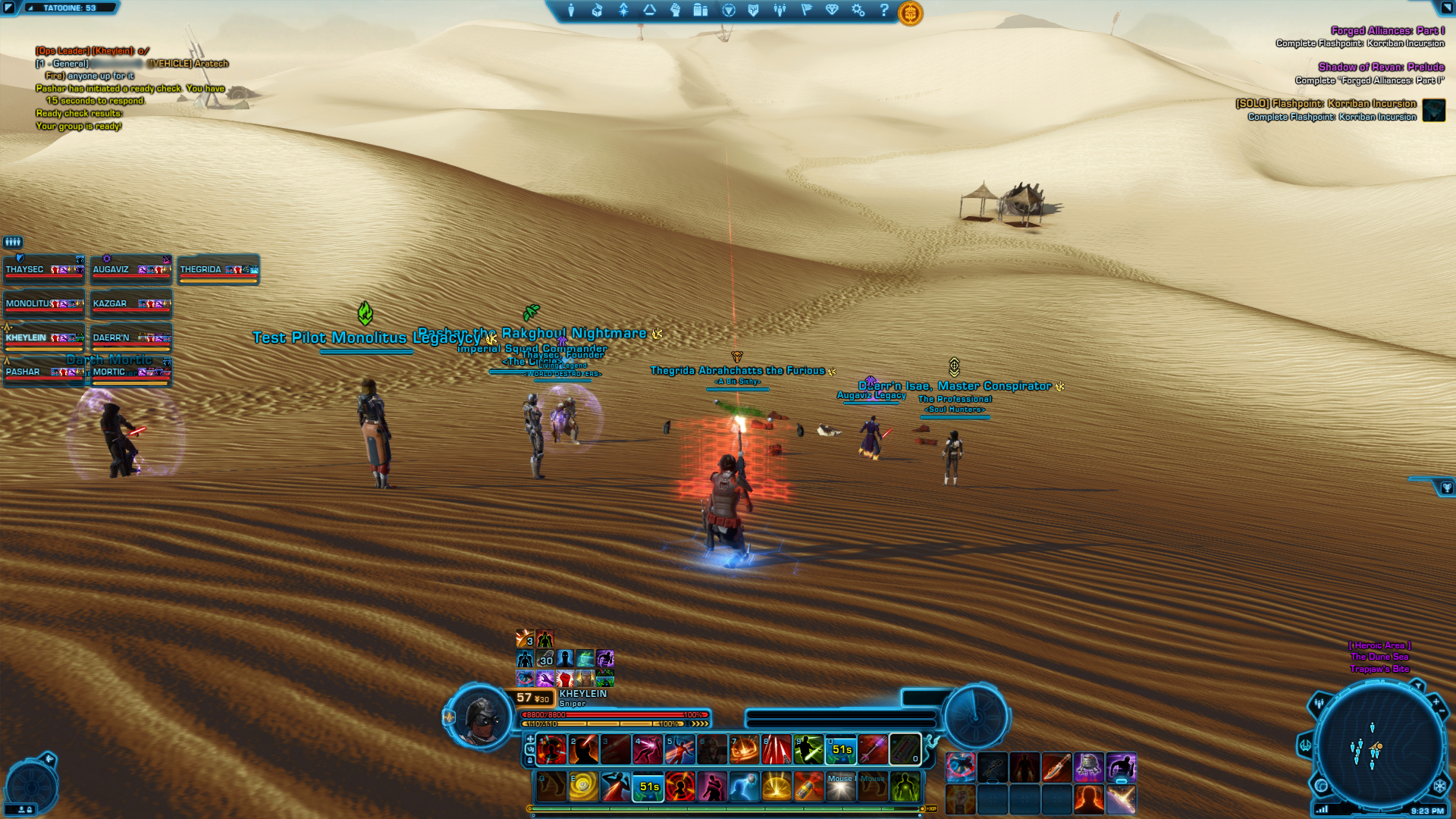Use the red grenade canister ability

coord(808,787)
